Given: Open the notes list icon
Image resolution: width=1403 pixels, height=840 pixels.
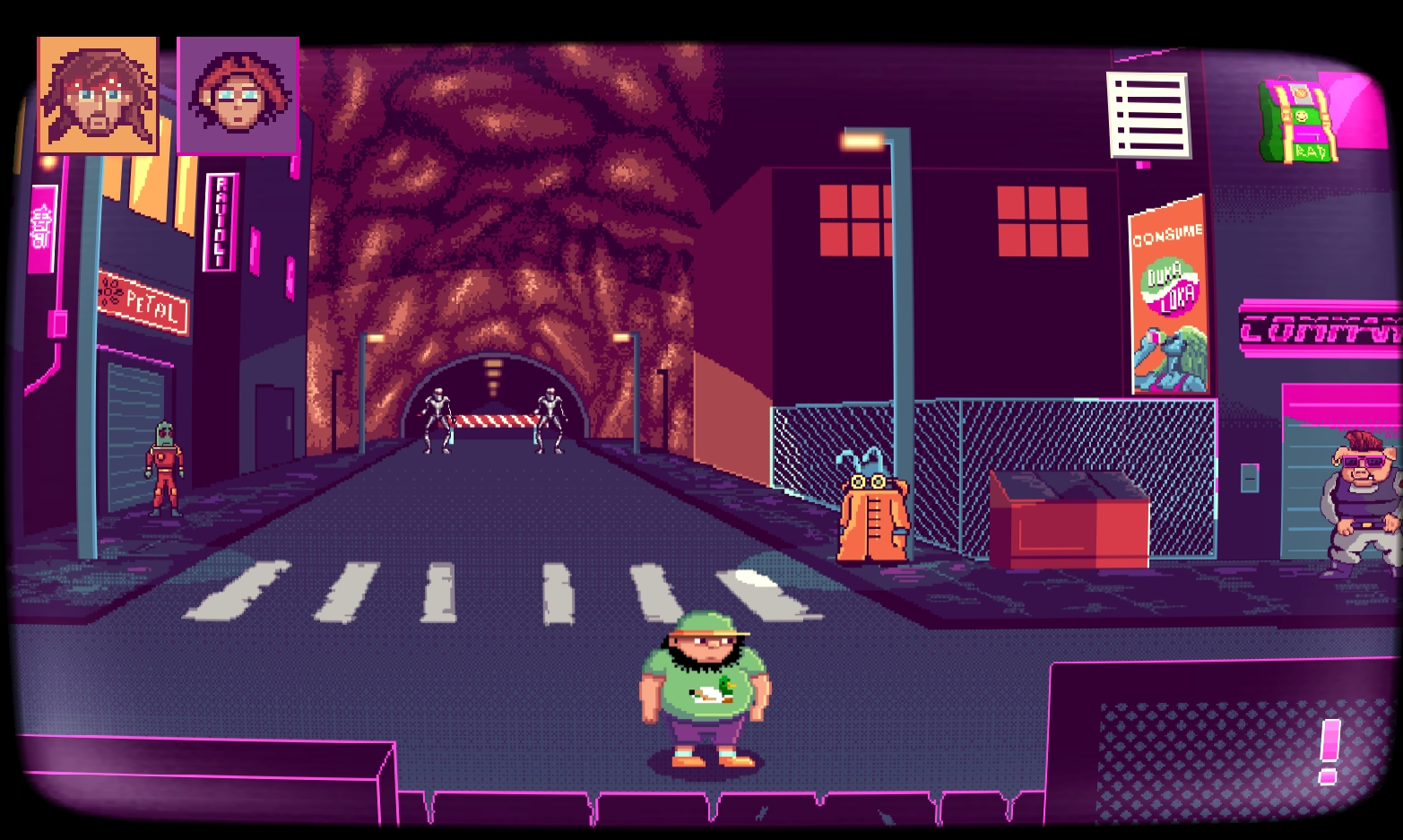Looking at the screenshot, I should pos(1148,116).
